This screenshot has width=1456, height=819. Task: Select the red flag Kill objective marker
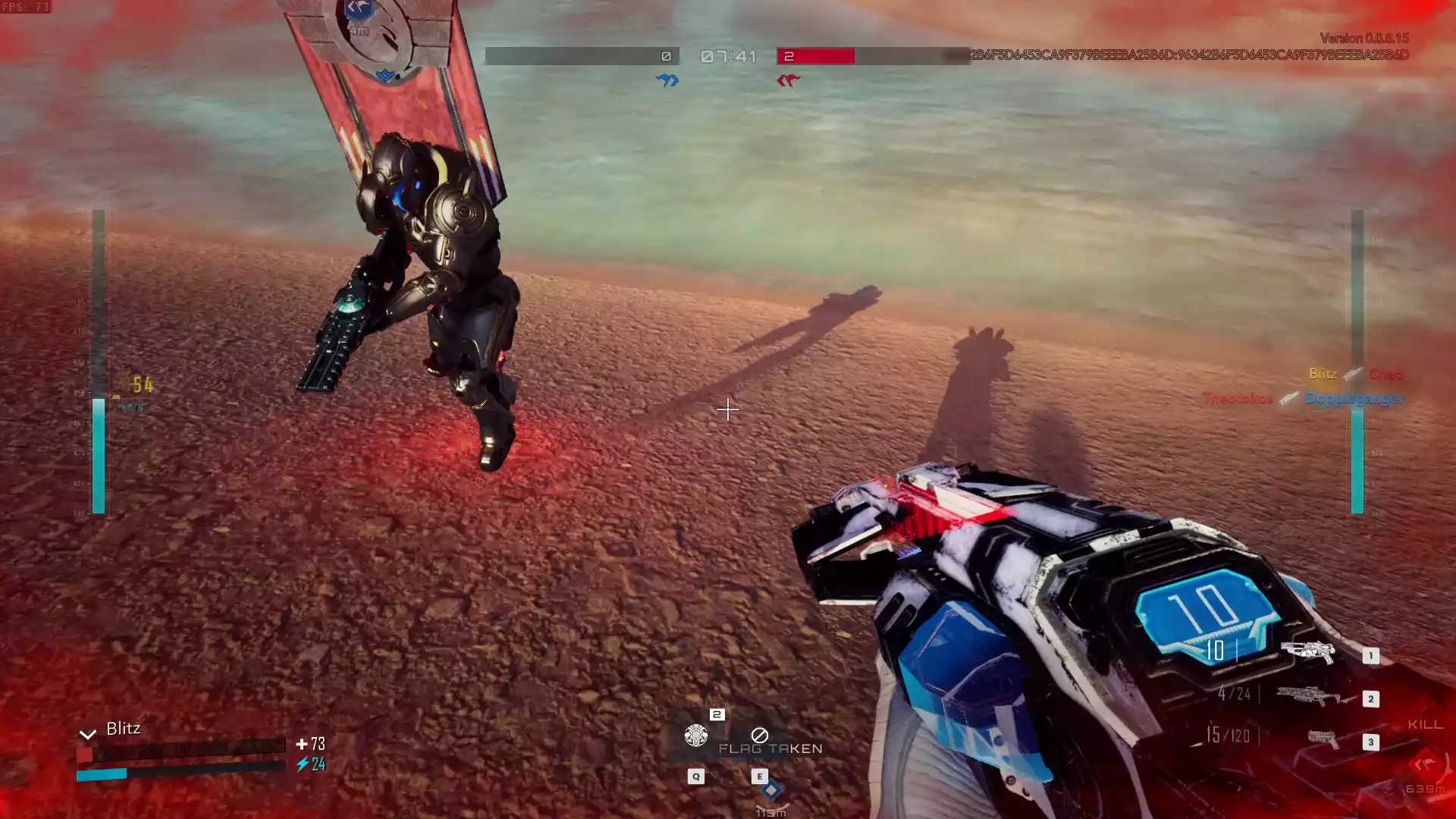(1424, 764)
